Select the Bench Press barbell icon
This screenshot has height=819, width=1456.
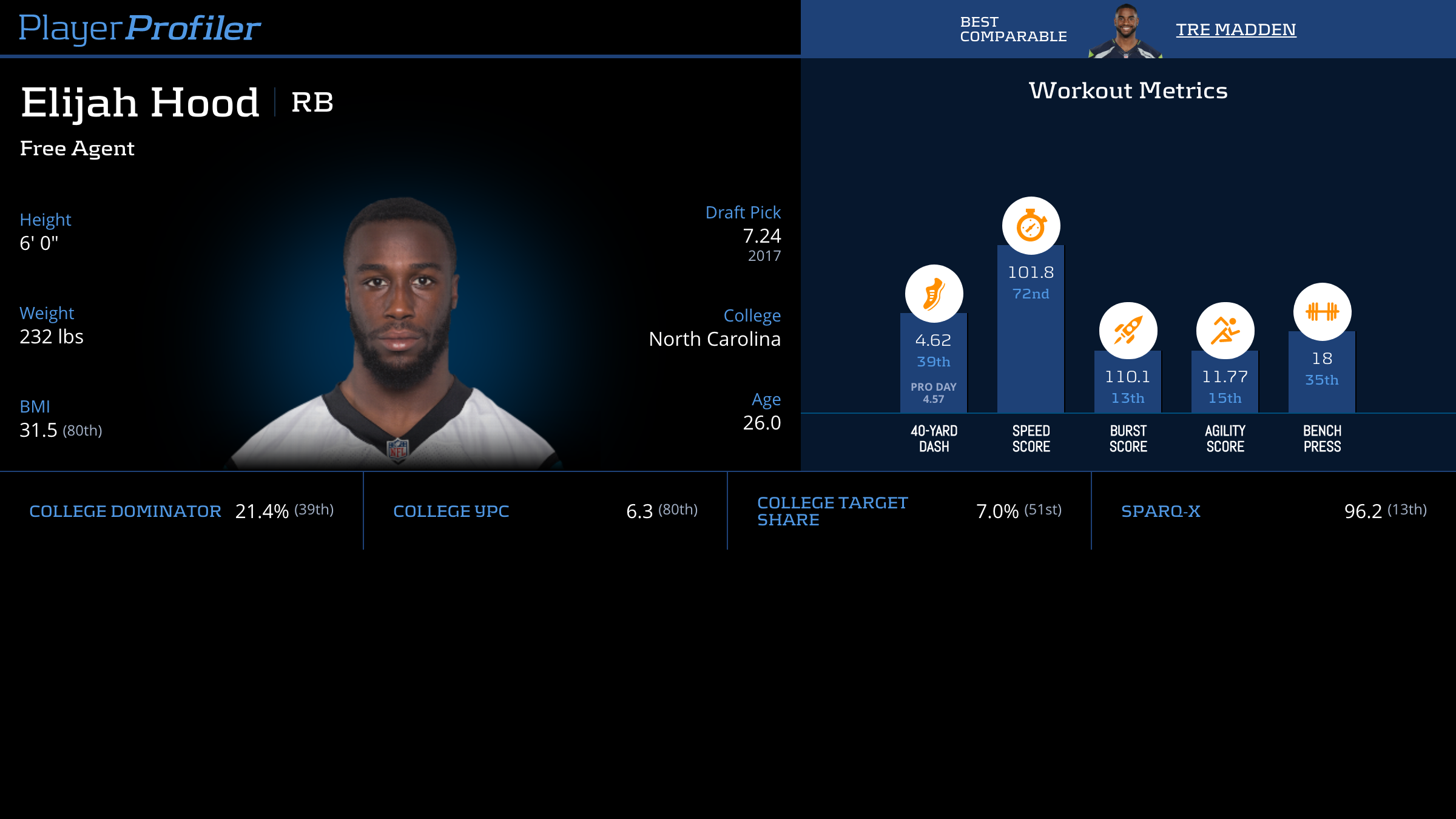click(x=1322, y=312)
